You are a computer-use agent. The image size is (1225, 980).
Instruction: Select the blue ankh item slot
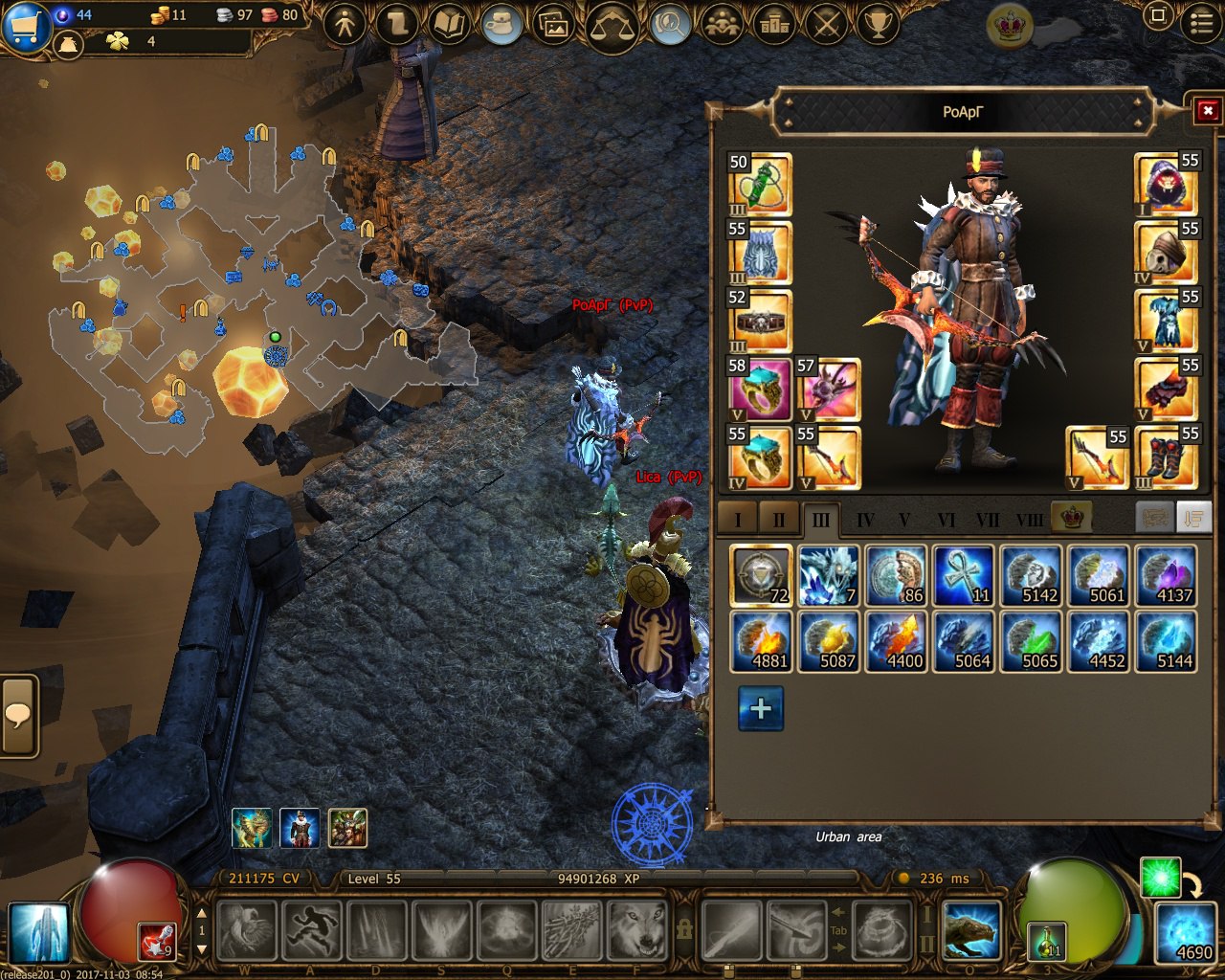pos(963,576)
